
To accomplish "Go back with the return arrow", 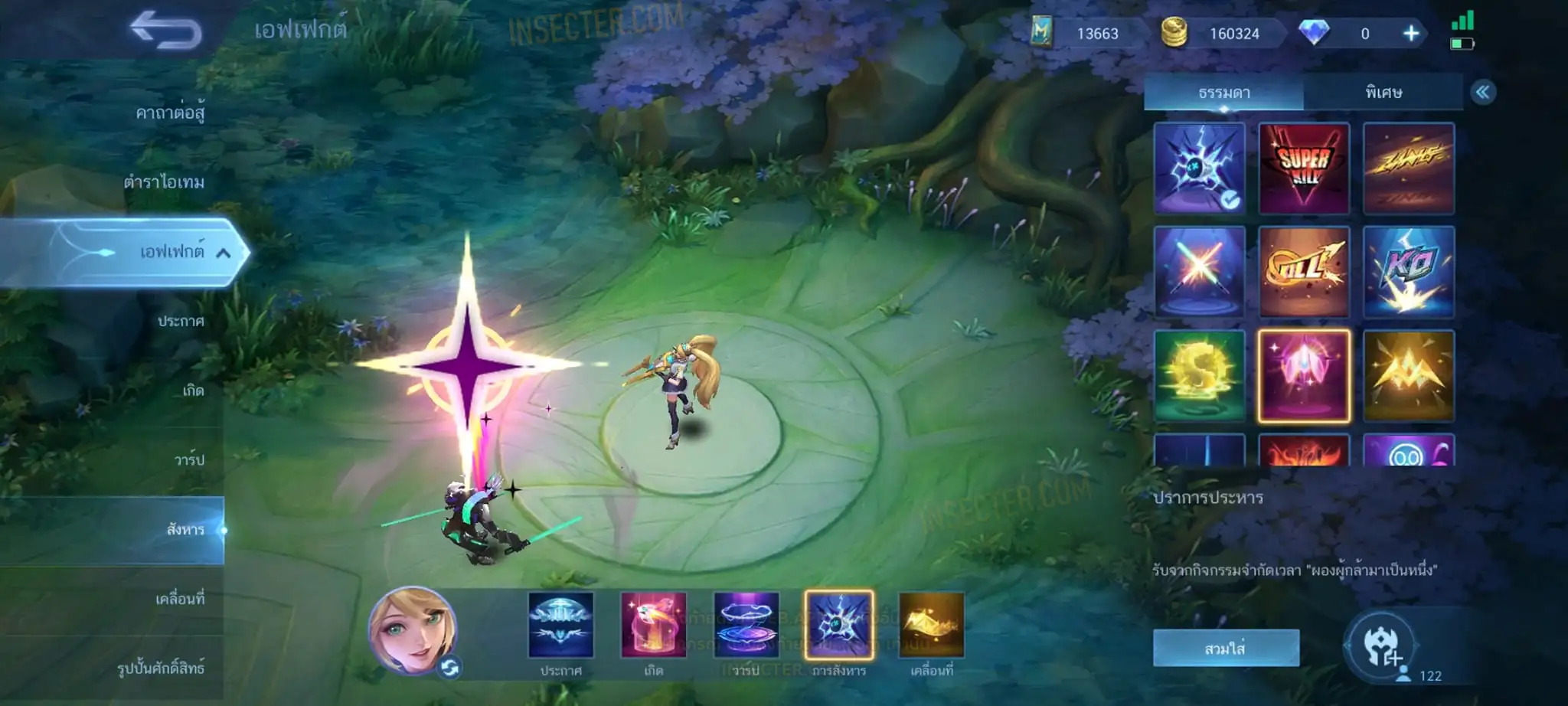I will 165,31.
